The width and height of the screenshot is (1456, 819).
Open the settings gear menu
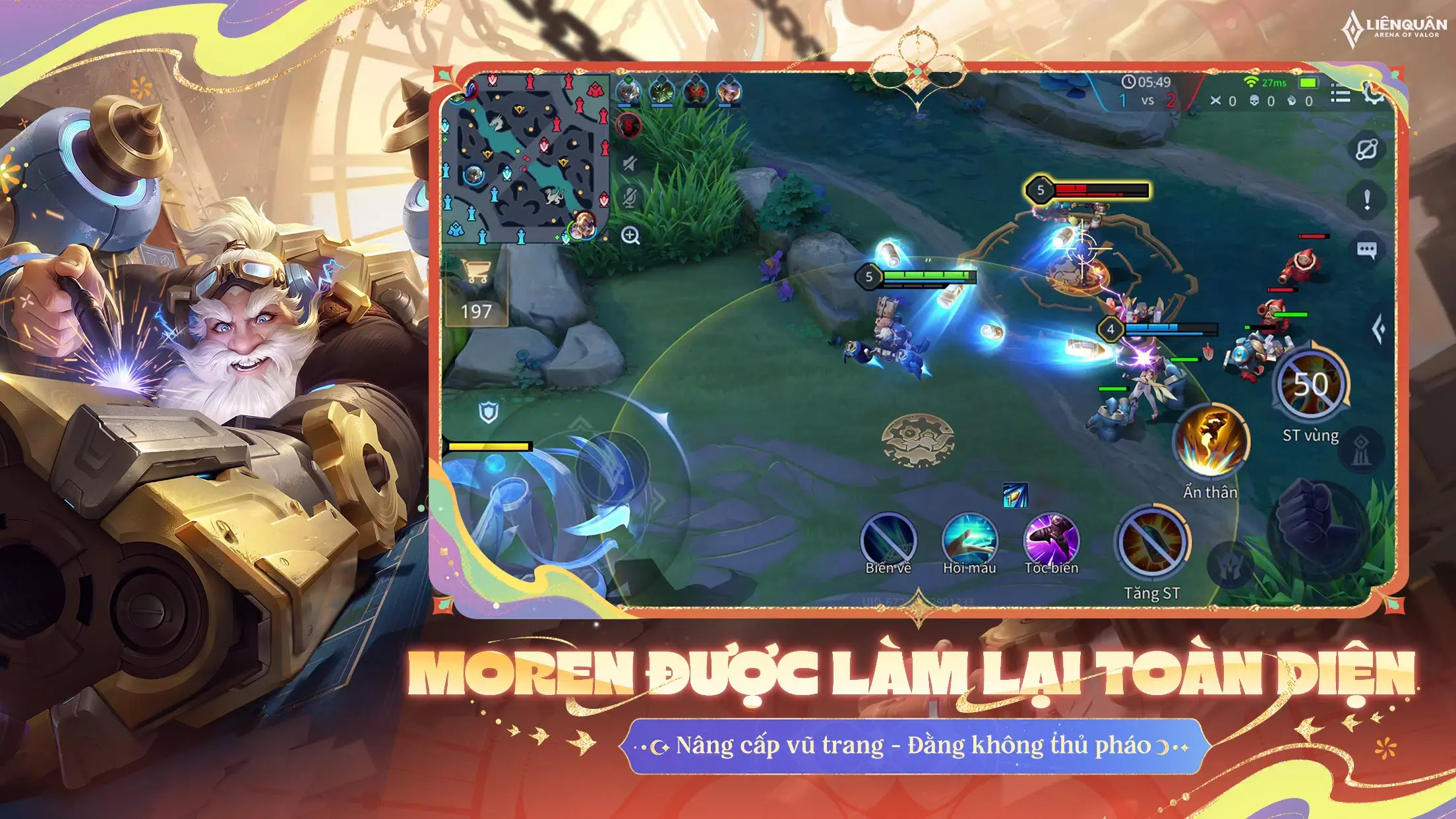pyautogui.click(x=1373, y=94)
